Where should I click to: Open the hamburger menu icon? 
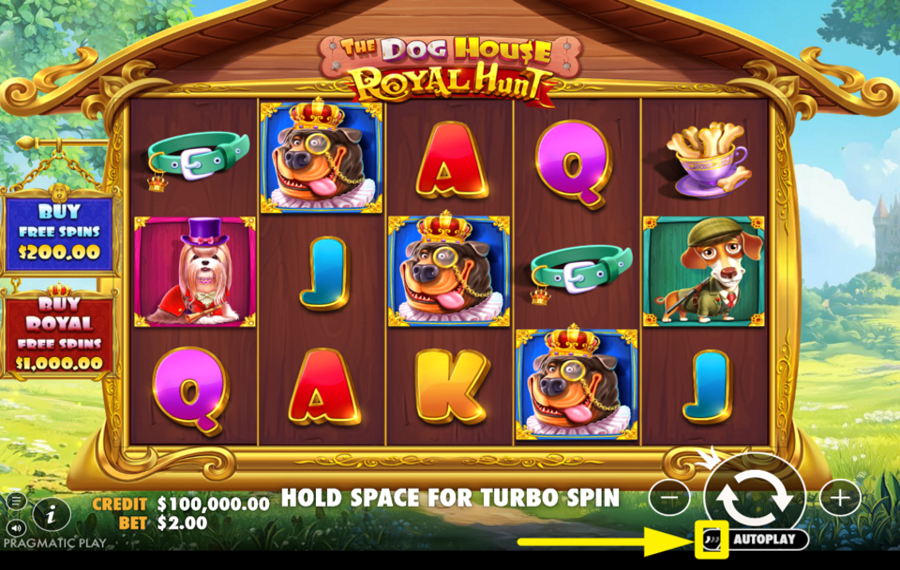coord(16,500)
